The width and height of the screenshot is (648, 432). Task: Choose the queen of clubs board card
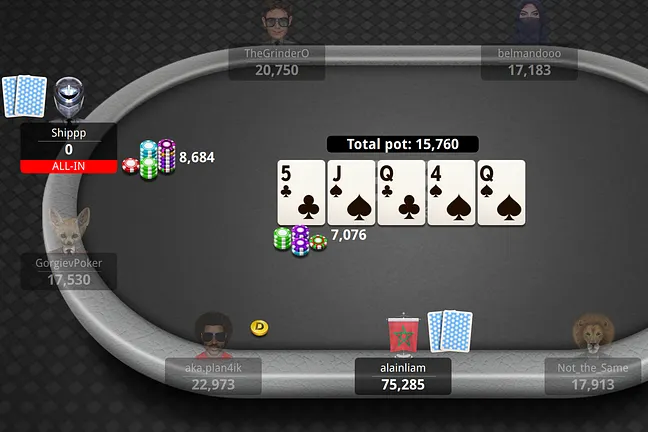(x=401, y=192)
